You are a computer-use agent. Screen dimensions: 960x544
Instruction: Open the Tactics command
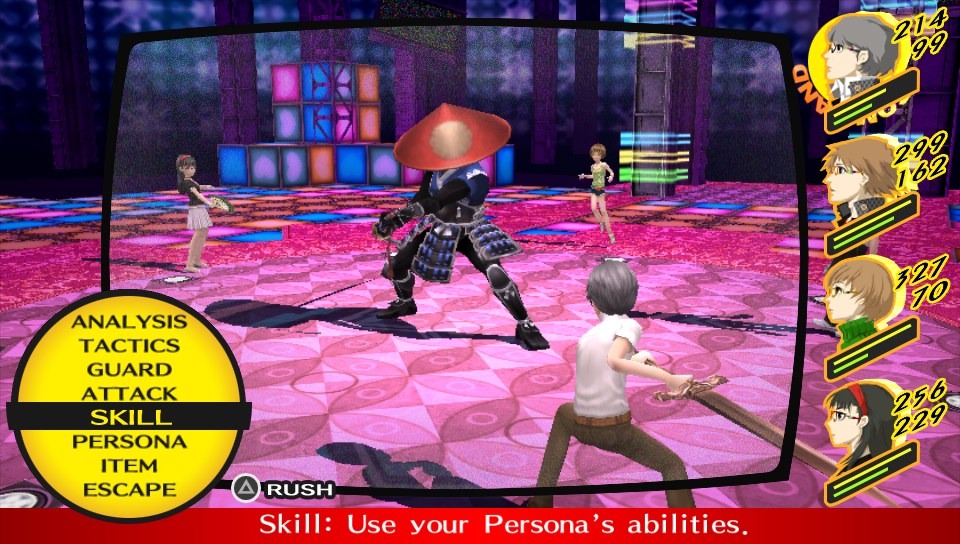tap(129, 346)
